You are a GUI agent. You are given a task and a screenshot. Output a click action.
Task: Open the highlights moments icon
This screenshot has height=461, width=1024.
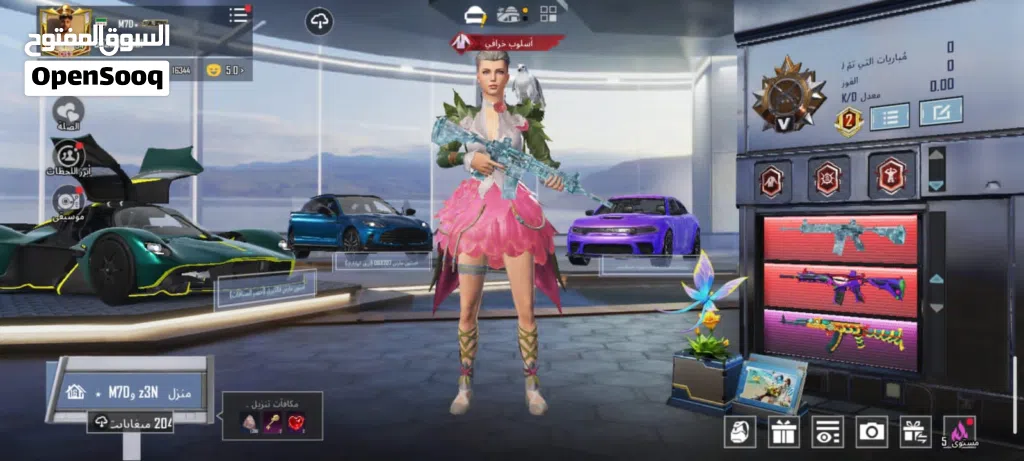(x=68, y=157)
